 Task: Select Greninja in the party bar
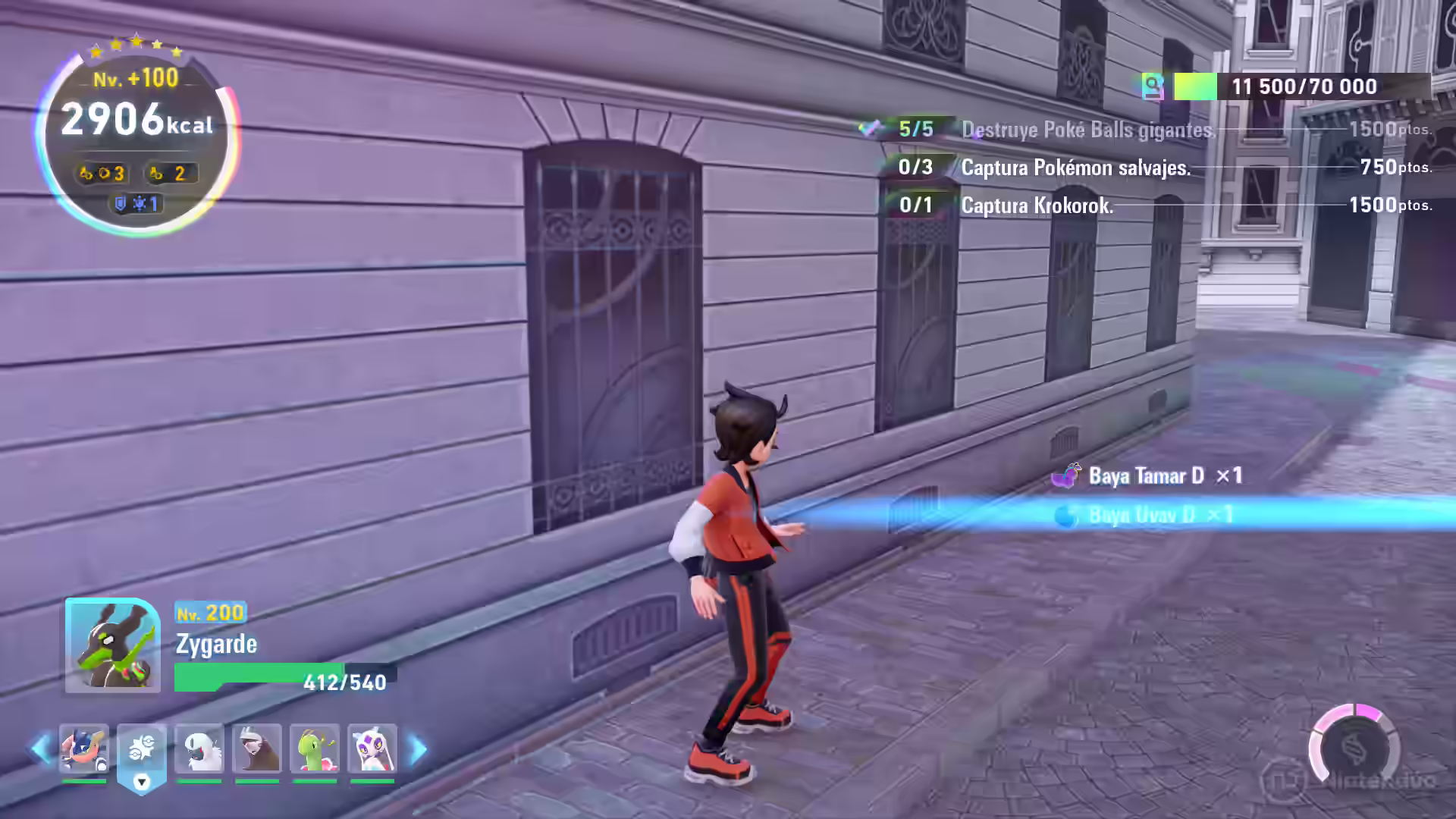pyautogui.click(x=84, y=748)
